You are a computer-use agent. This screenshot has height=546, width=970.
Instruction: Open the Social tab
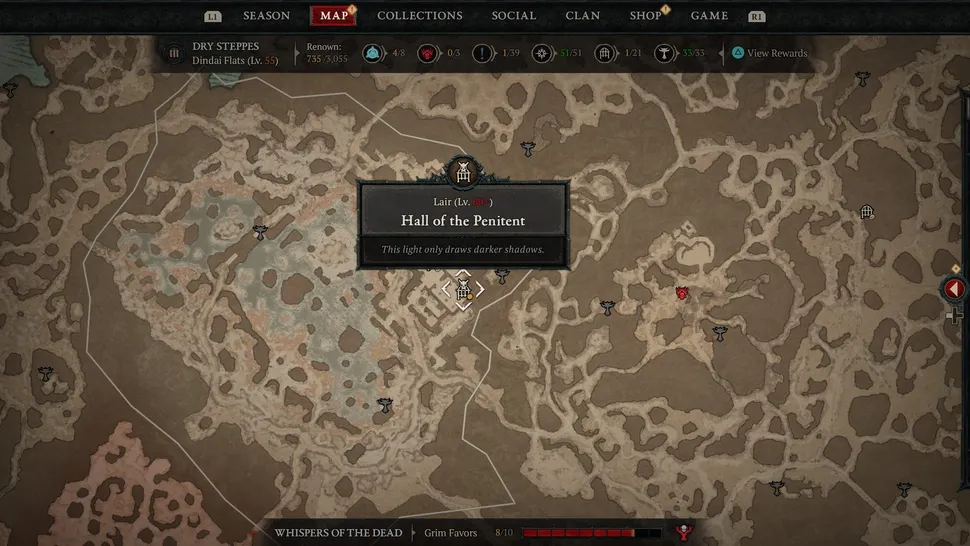point(515,16)
